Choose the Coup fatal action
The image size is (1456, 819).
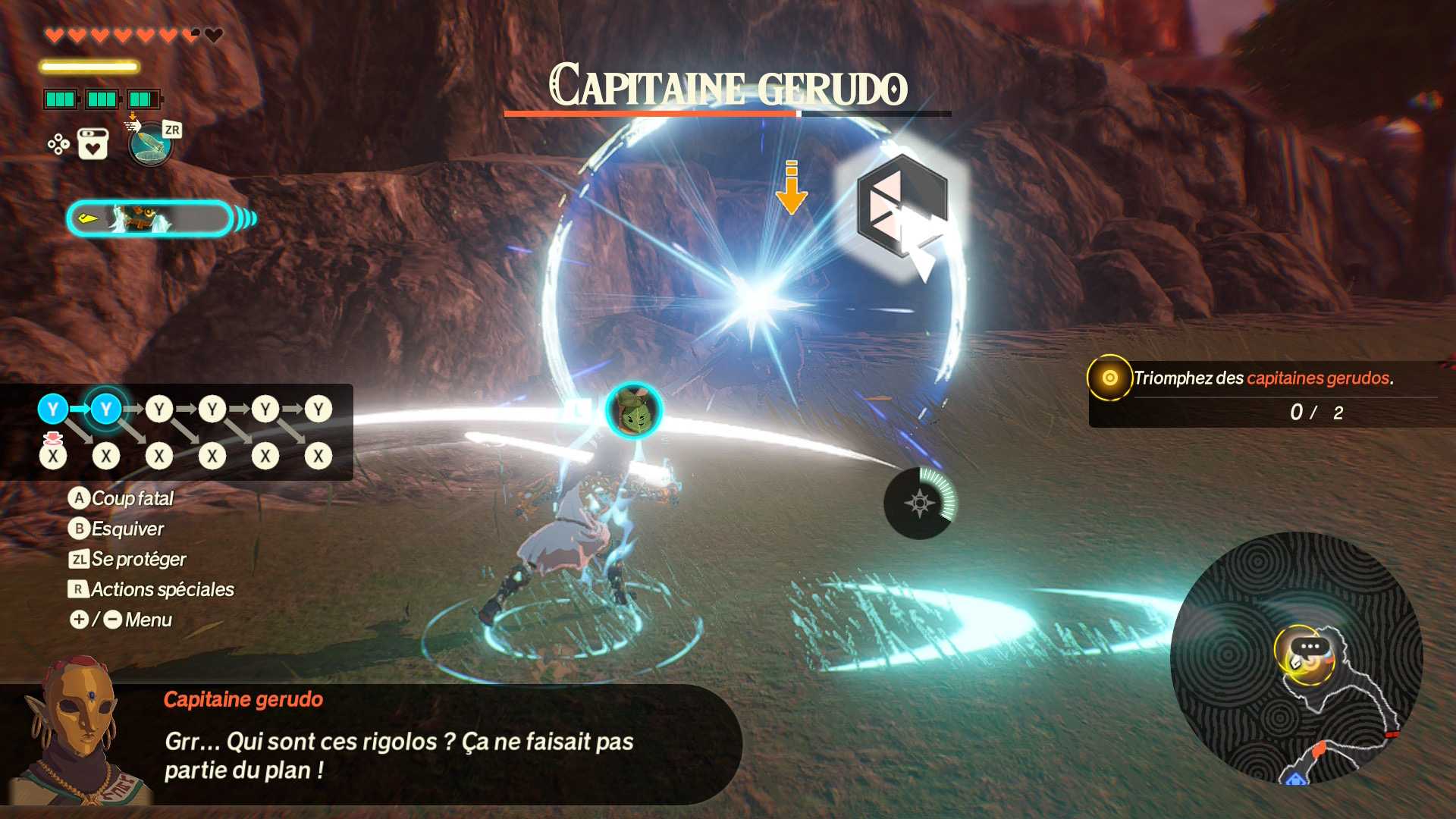point(121,498)
